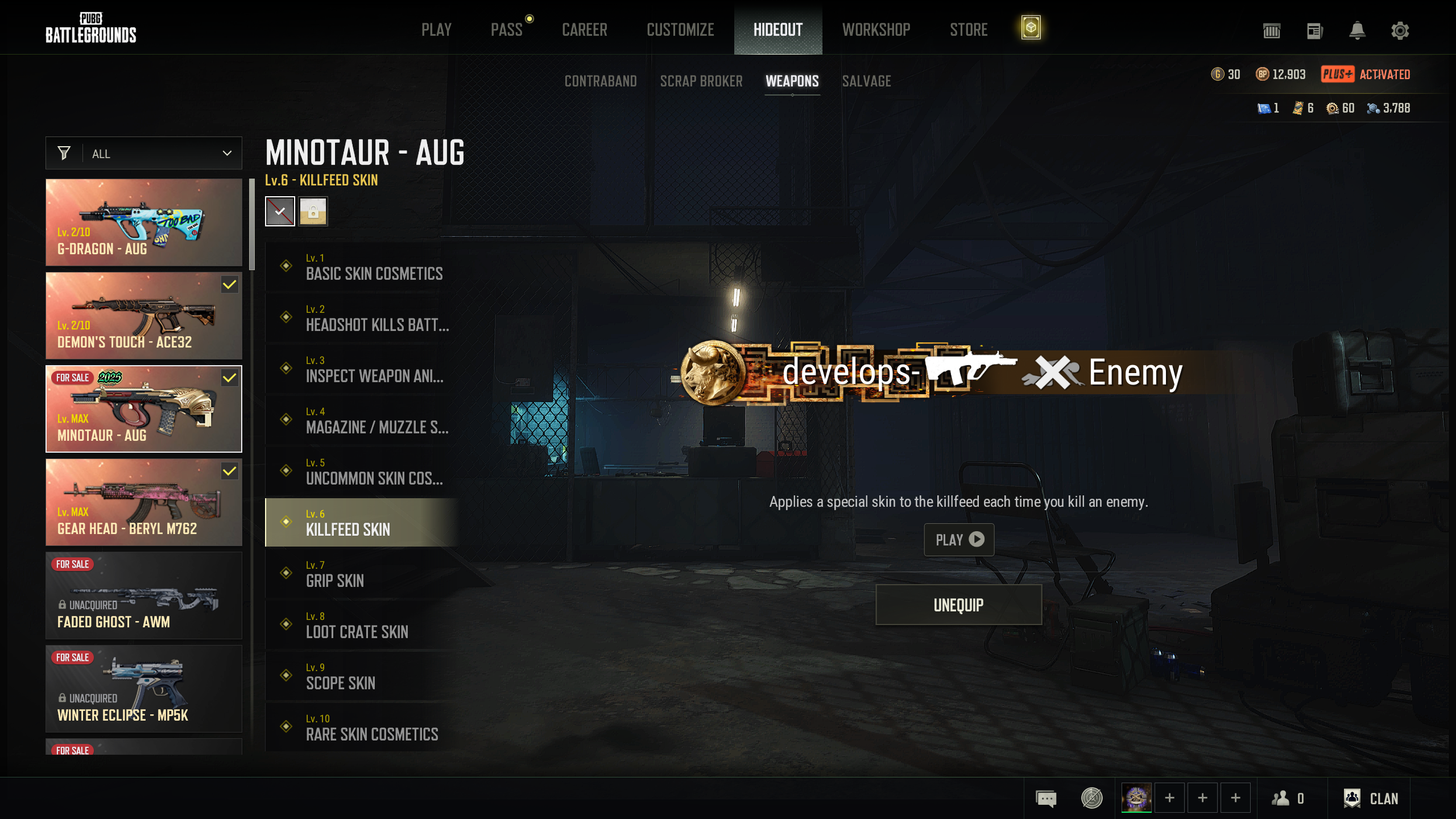Open the Clan panel
Viewport: 1456px width, 819px height.
tap(1371, 799)
